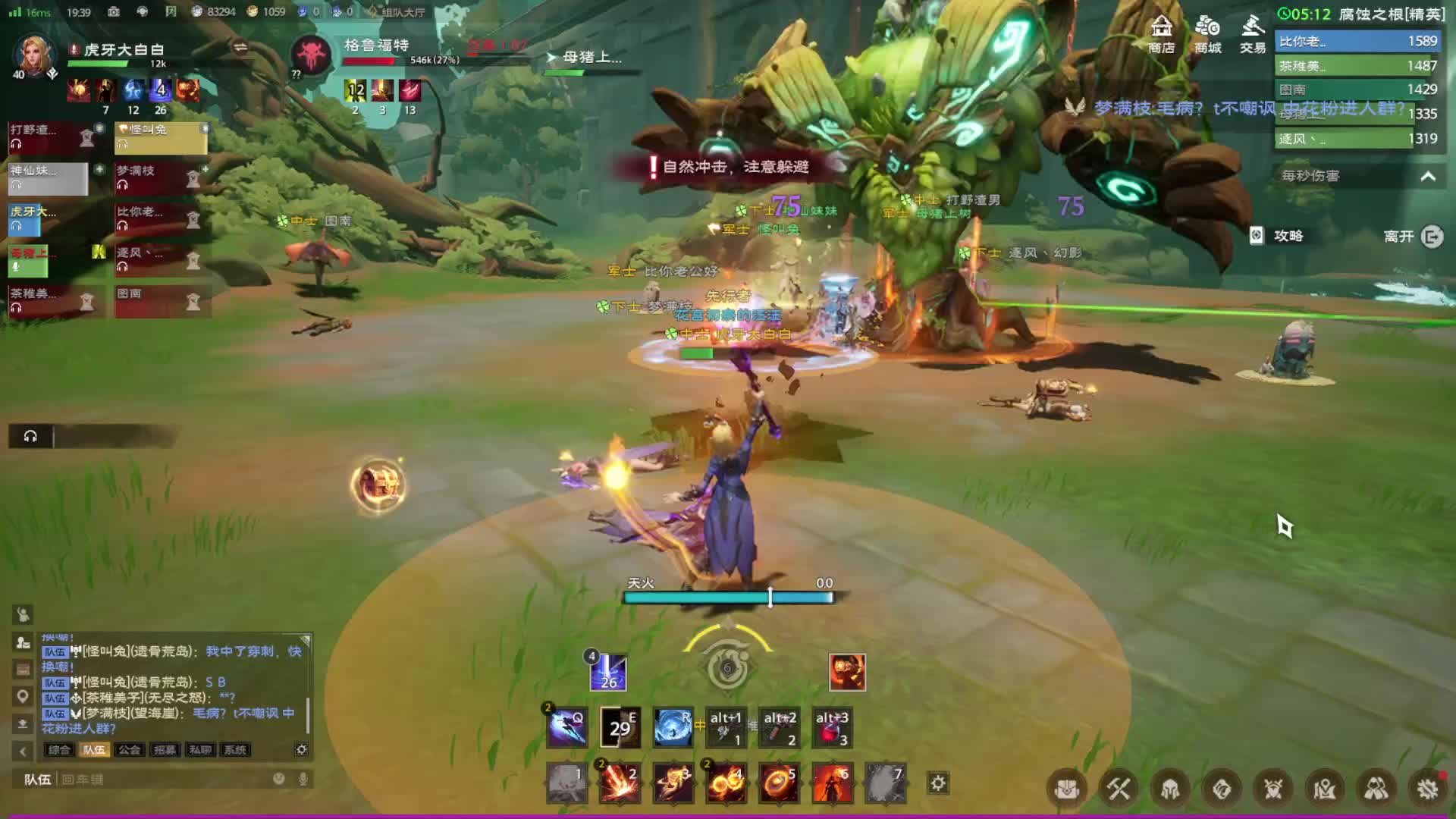Switch to the 系统 system chat tab

(235, 750)
